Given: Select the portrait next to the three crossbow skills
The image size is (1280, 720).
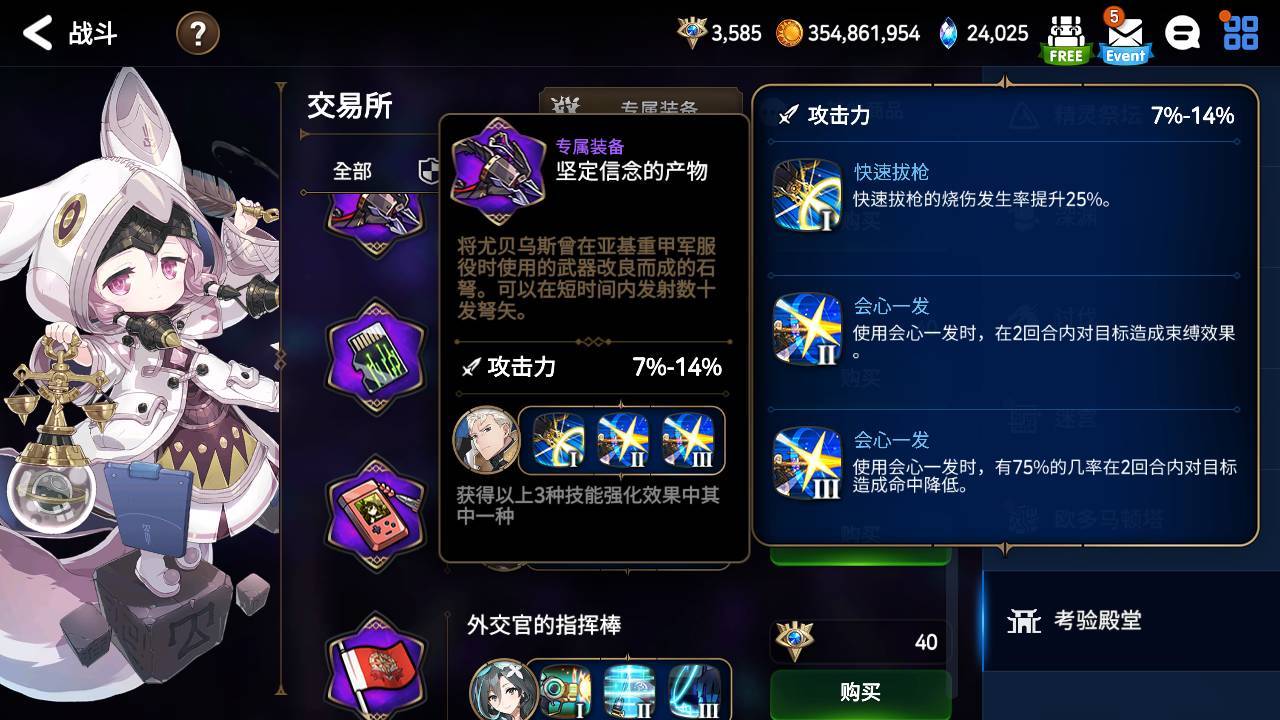Looking at the screenshot, I should click(487, 440).
